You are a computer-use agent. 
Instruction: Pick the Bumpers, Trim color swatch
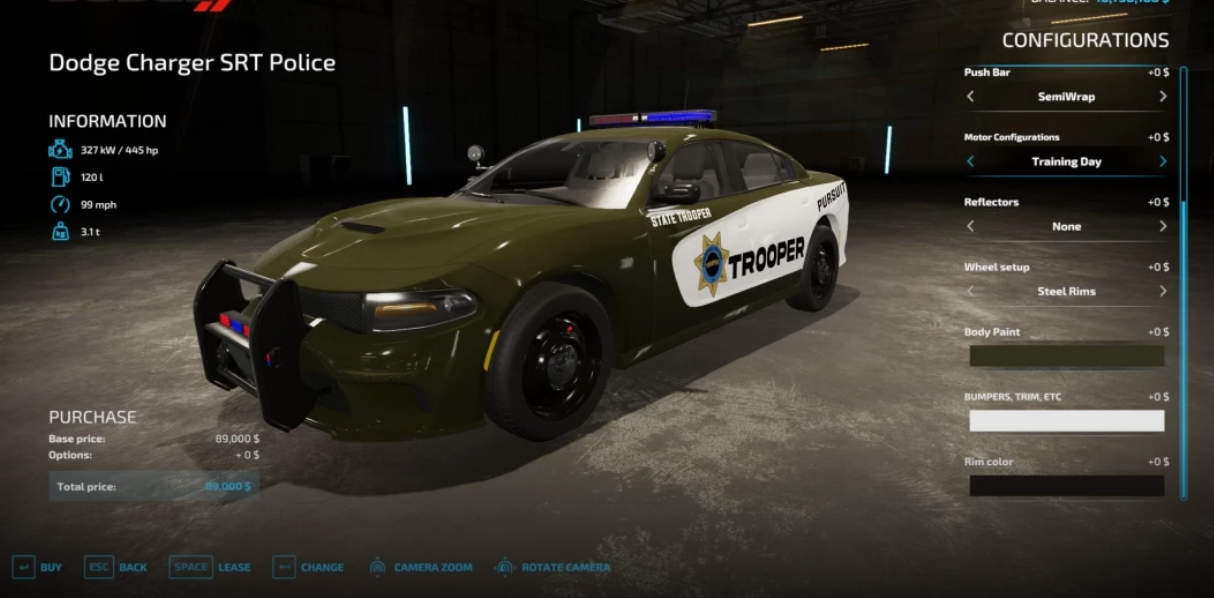(x=1066, y=421)
